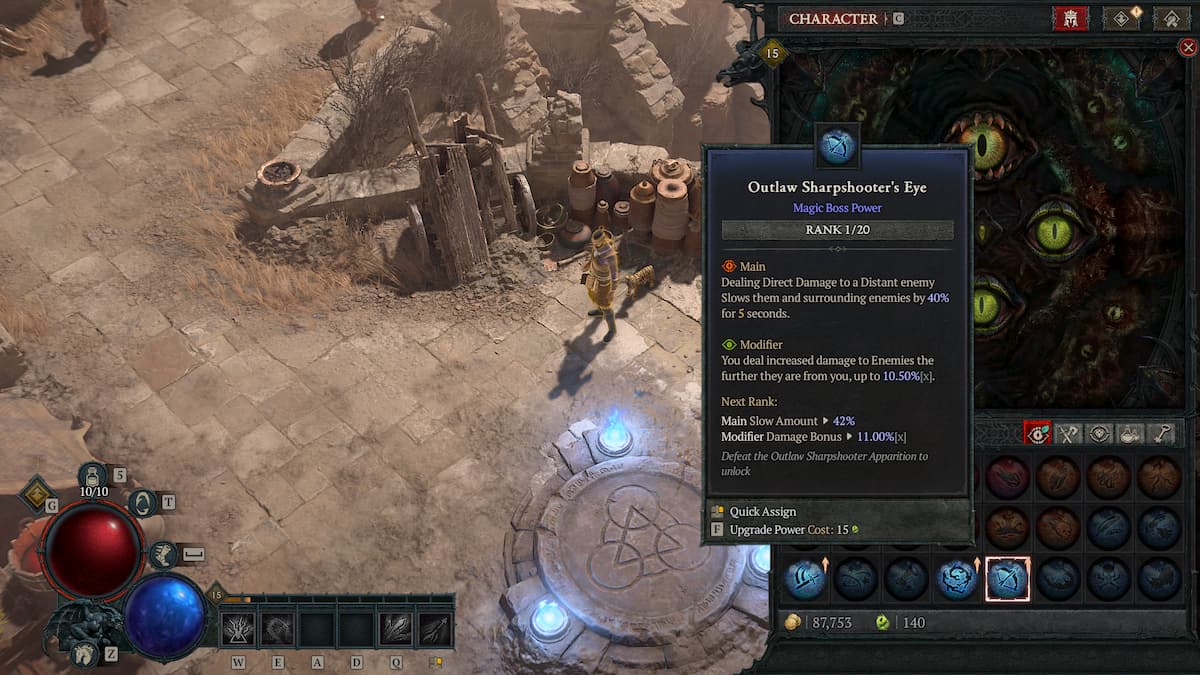Viewport: 1200px width, 675px height.
Task: Select the red eye boss powers filter
Action: point(1038,434)
